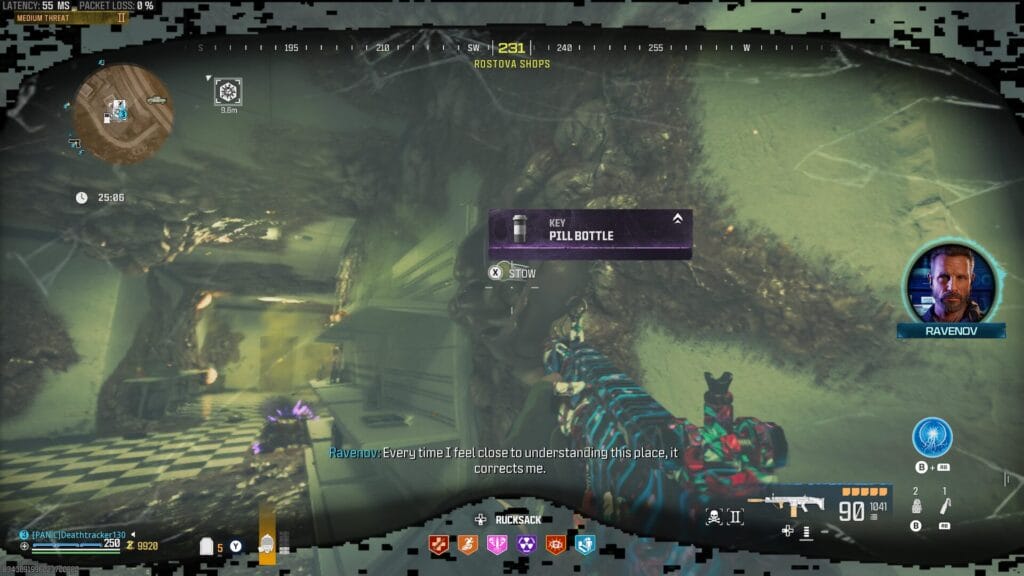This screenshot has height=576, width=1024.
Task: Click the orange running figure perk icon
Action: 467,544
